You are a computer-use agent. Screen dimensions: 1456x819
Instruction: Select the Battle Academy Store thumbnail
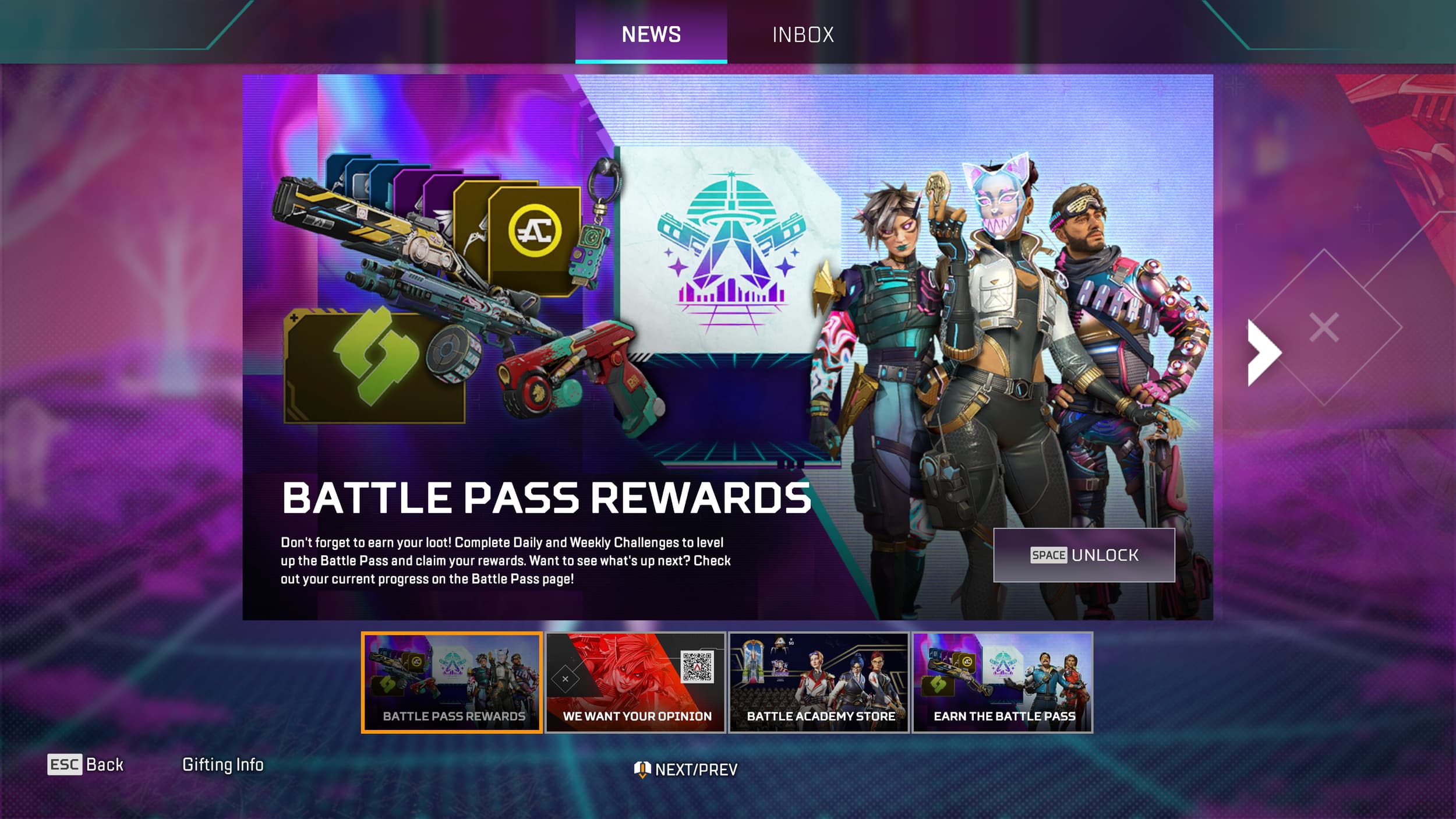click(818, 682)
